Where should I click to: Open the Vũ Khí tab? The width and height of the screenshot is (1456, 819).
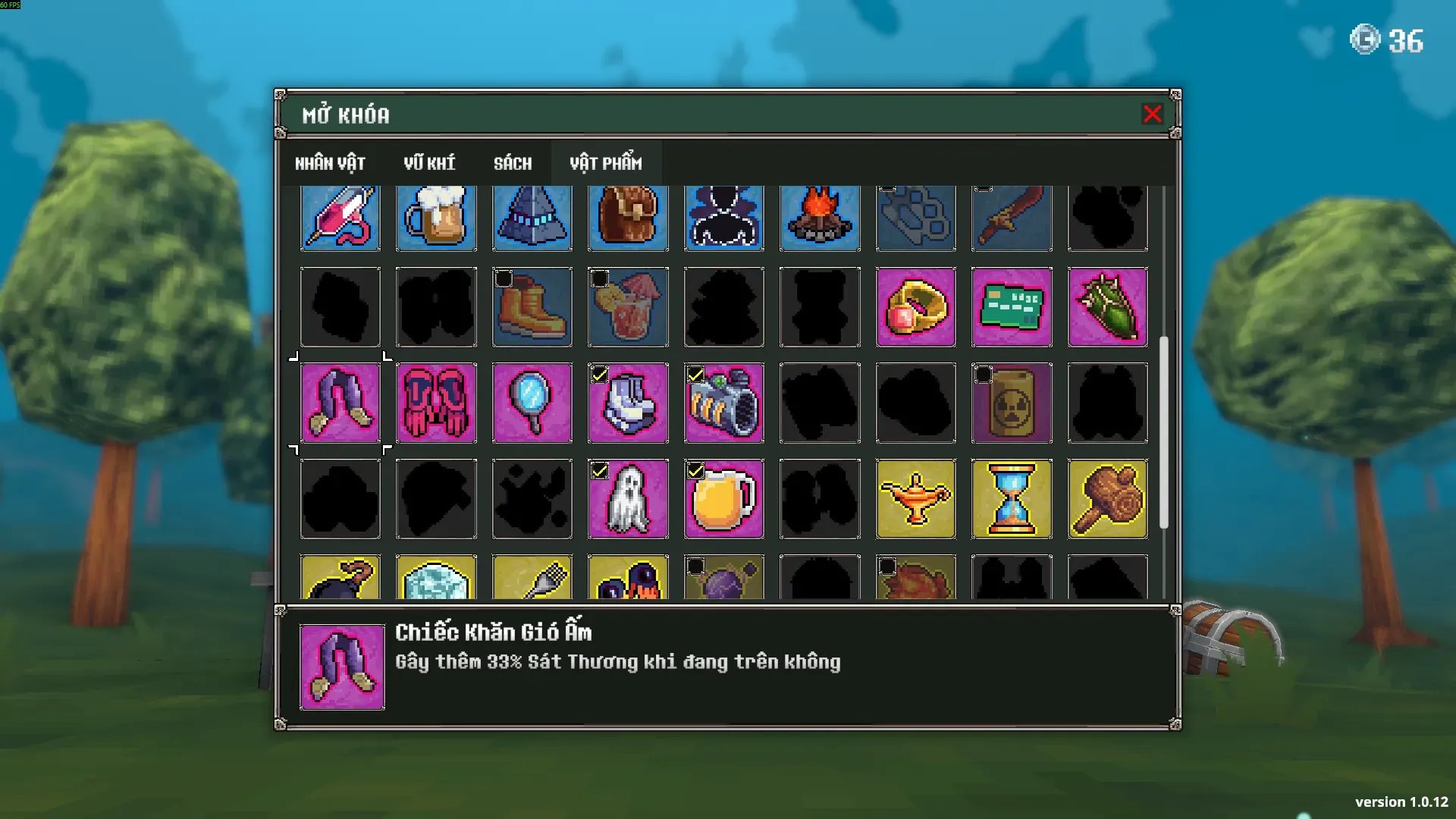tap(429, 163)
